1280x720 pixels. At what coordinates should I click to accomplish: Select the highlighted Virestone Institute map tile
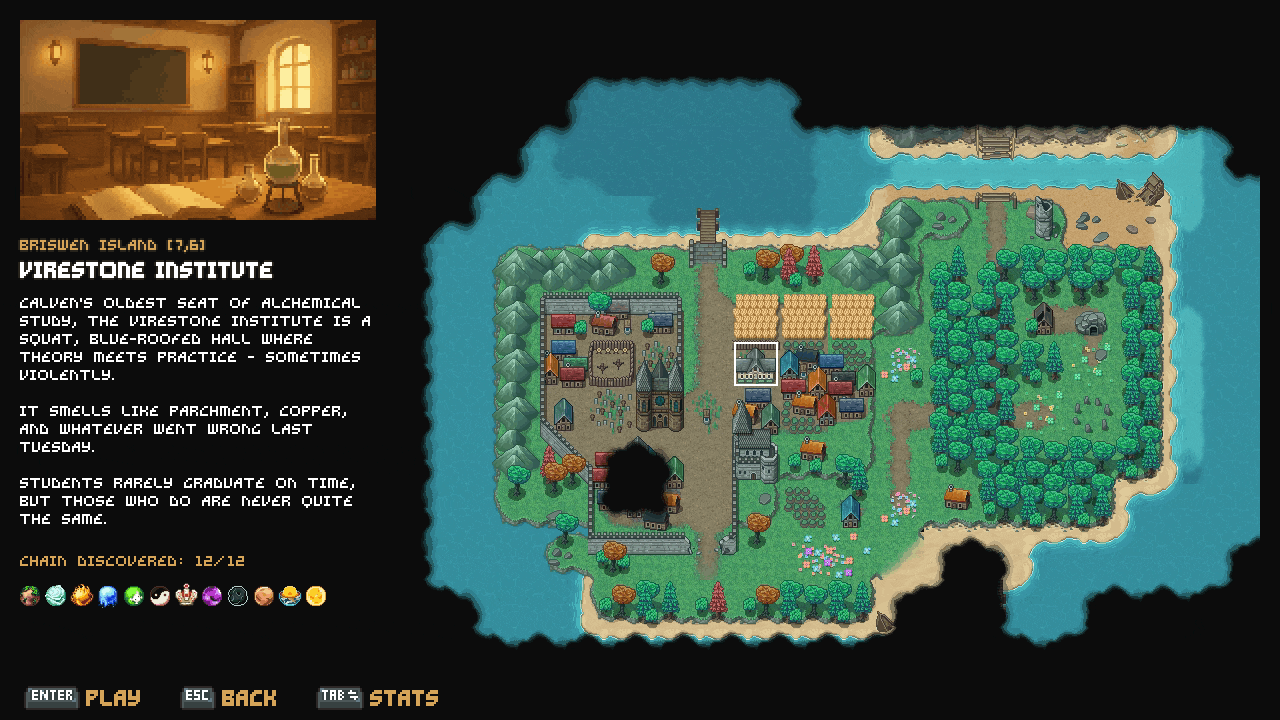[756, 363]
